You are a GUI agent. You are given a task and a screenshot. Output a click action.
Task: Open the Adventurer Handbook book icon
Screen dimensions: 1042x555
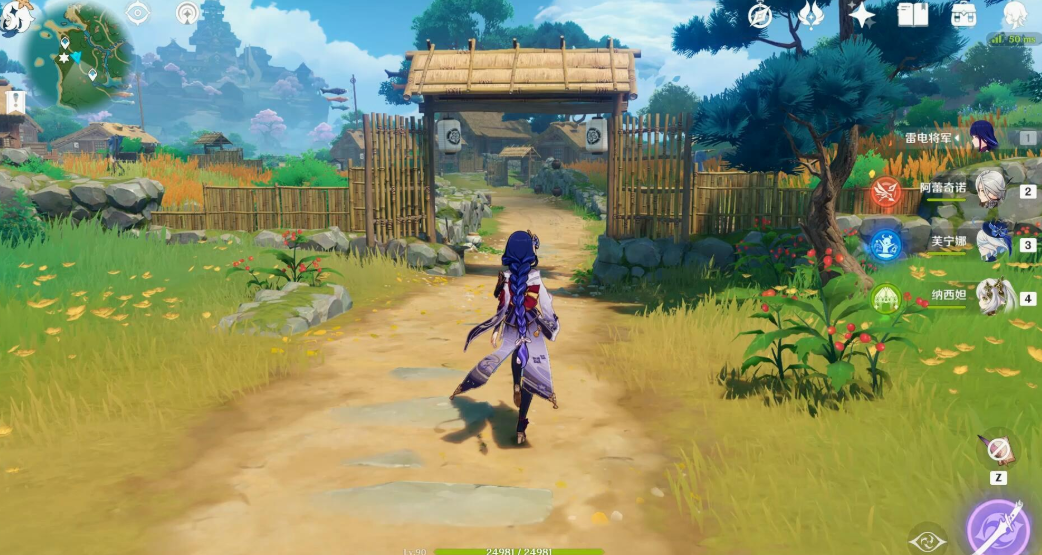pos(912,15)
